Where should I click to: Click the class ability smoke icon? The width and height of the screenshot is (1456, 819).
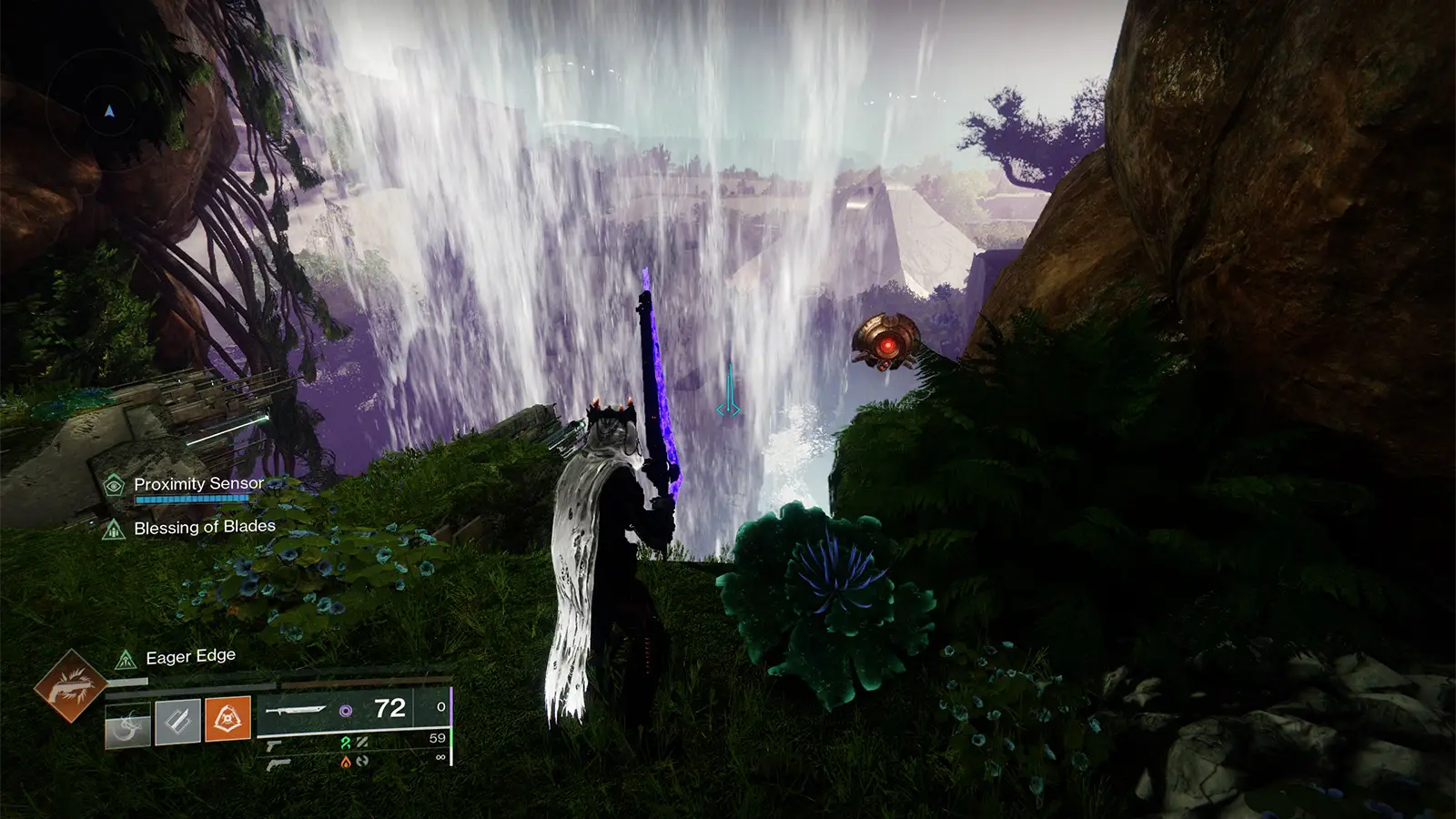click(129, 723)
